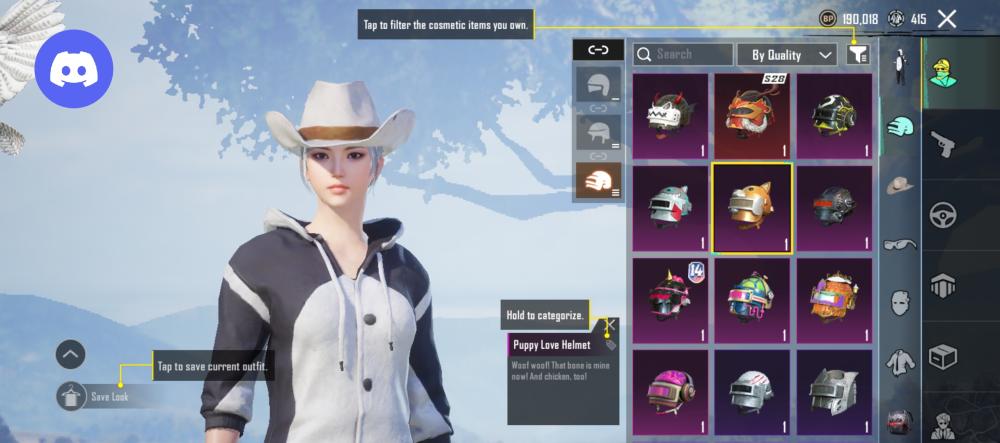Toggle the owned cosmetics filter funnel
Viewport: 1000px width, 443px height.
click(857, 54)
